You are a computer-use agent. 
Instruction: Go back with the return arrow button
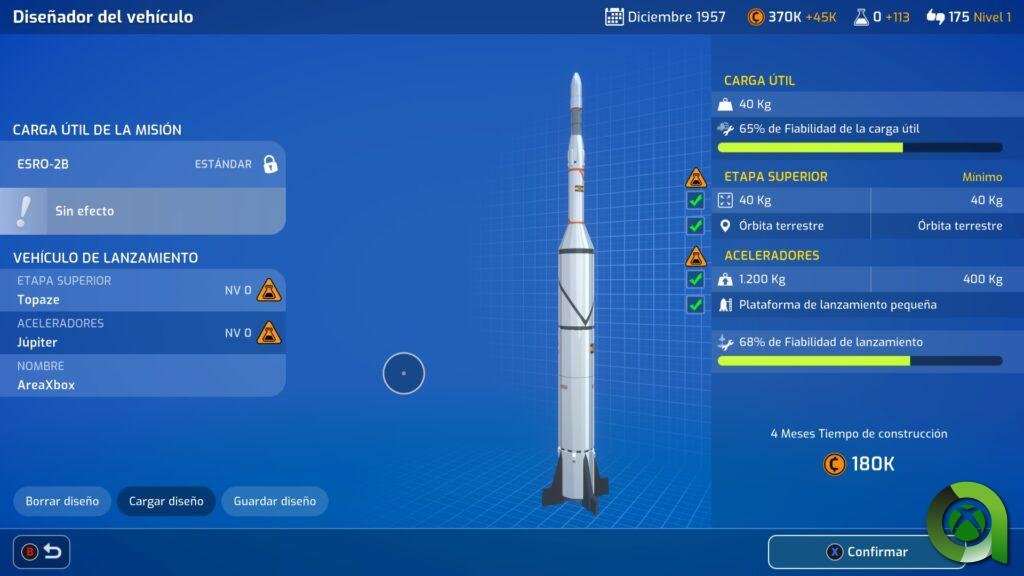click(41, 551)
